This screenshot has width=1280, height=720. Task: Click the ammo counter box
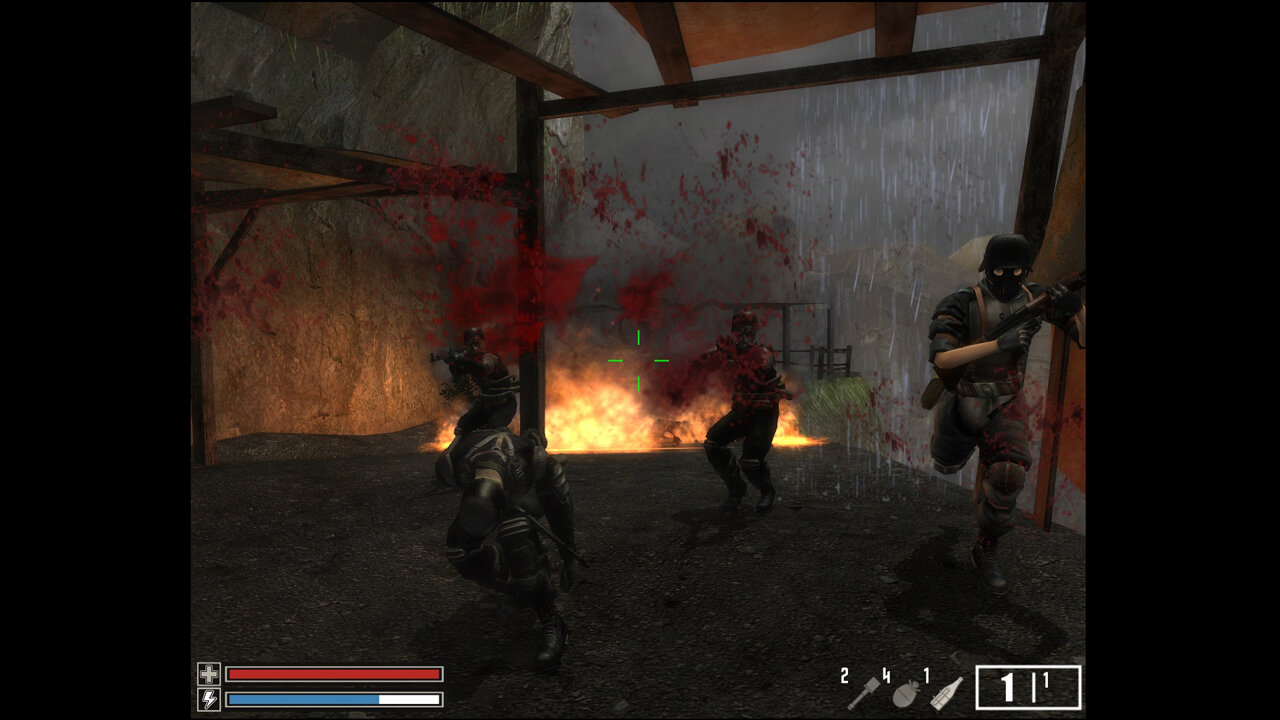pyautogui.click(x=1028, y=687)
